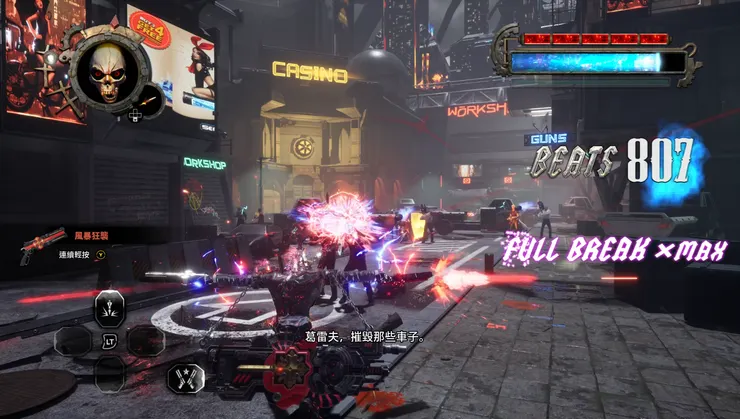Select the small sword weapon icon beside the portrait
Image resolution: width=740 pixels, height=419 pixels.
tap(146, 100)
